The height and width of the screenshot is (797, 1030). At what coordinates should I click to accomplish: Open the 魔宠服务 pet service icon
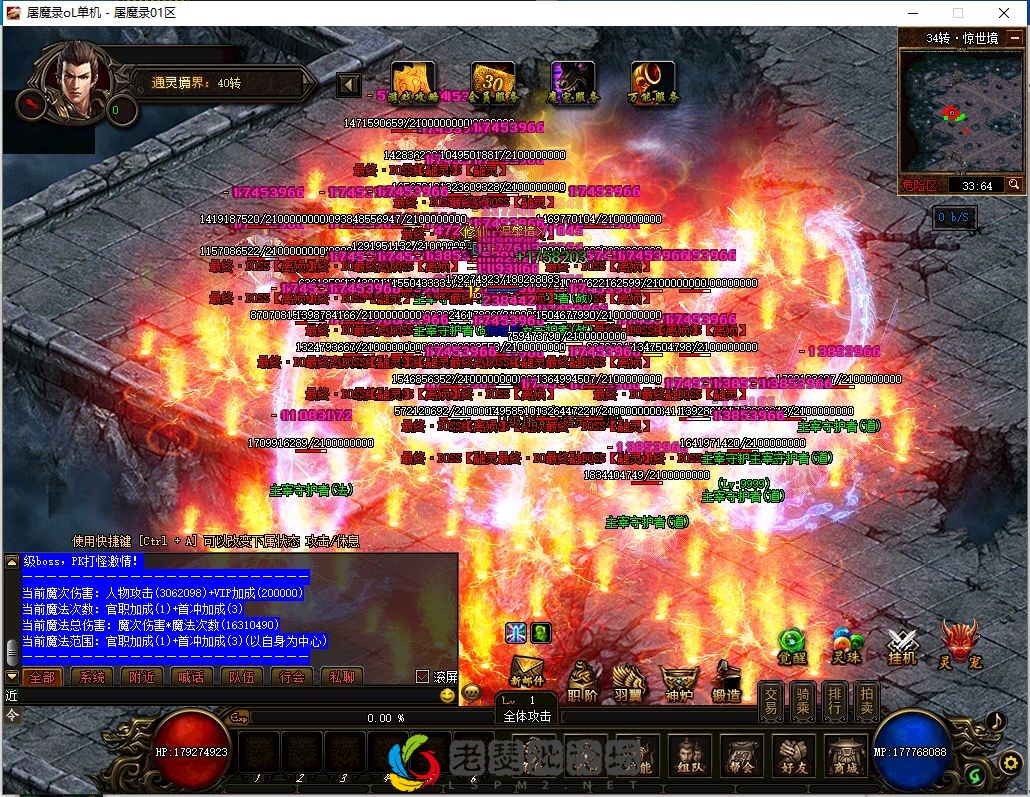point(573,81)
